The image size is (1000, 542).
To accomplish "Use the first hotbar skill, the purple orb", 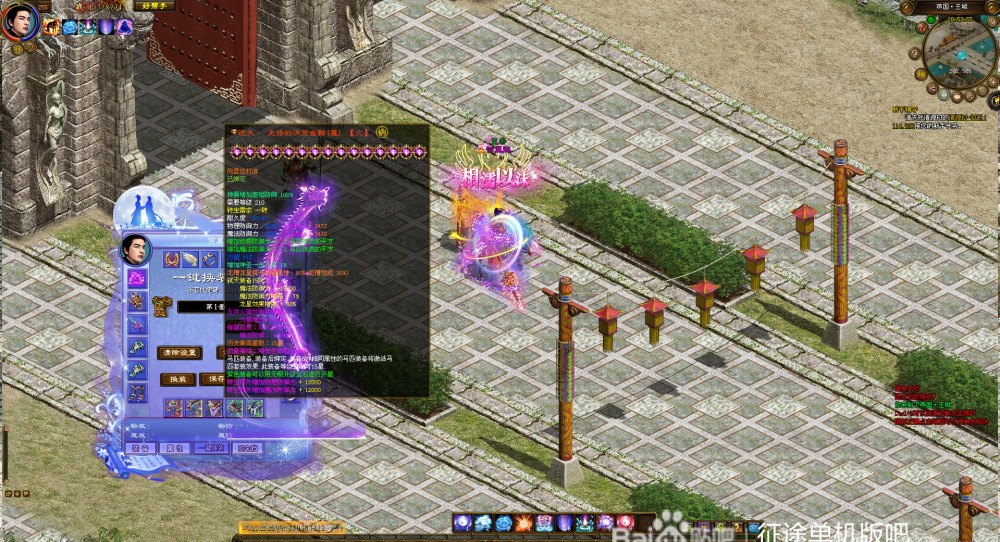I will tap(463, 523).
